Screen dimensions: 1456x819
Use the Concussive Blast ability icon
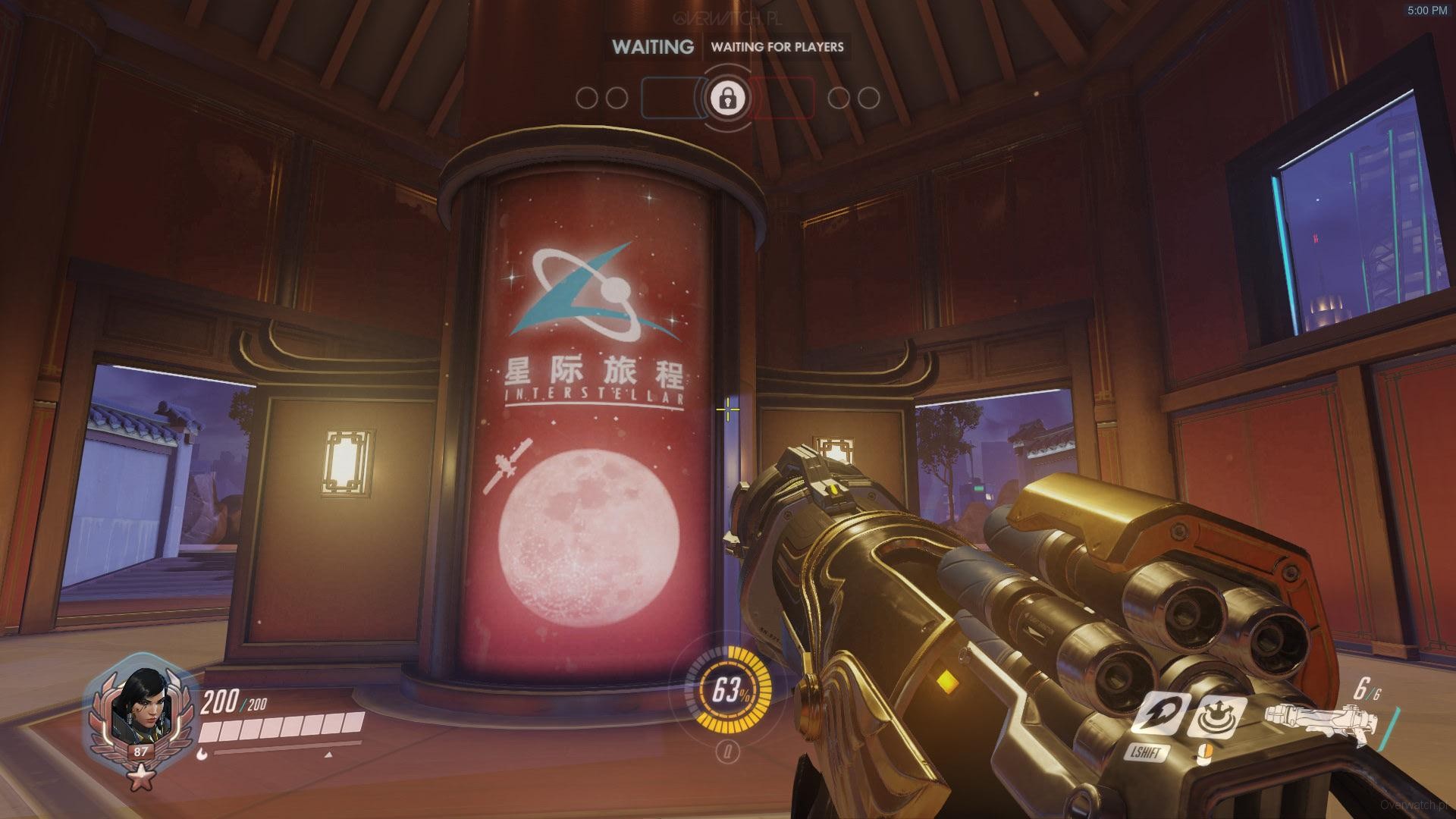pyautogui.click(x=1216, y=716)
